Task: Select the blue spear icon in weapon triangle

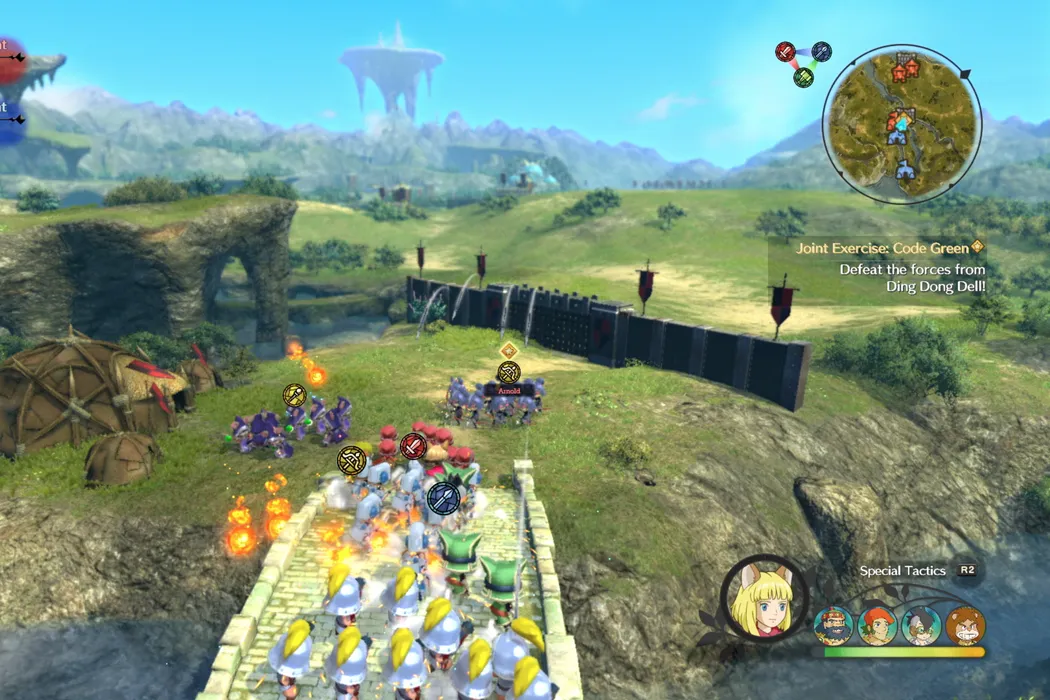Action: pyautogui.click(x=821, y=51)
